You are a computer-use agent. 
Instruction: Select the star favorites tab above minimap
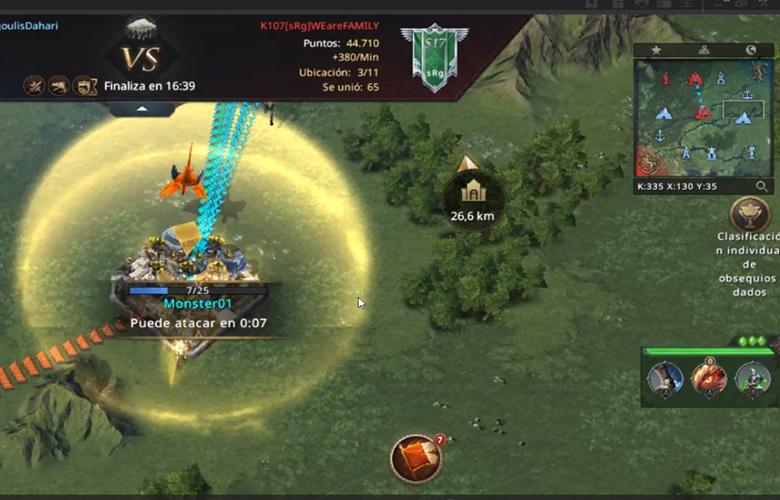(x=656, y=50)
